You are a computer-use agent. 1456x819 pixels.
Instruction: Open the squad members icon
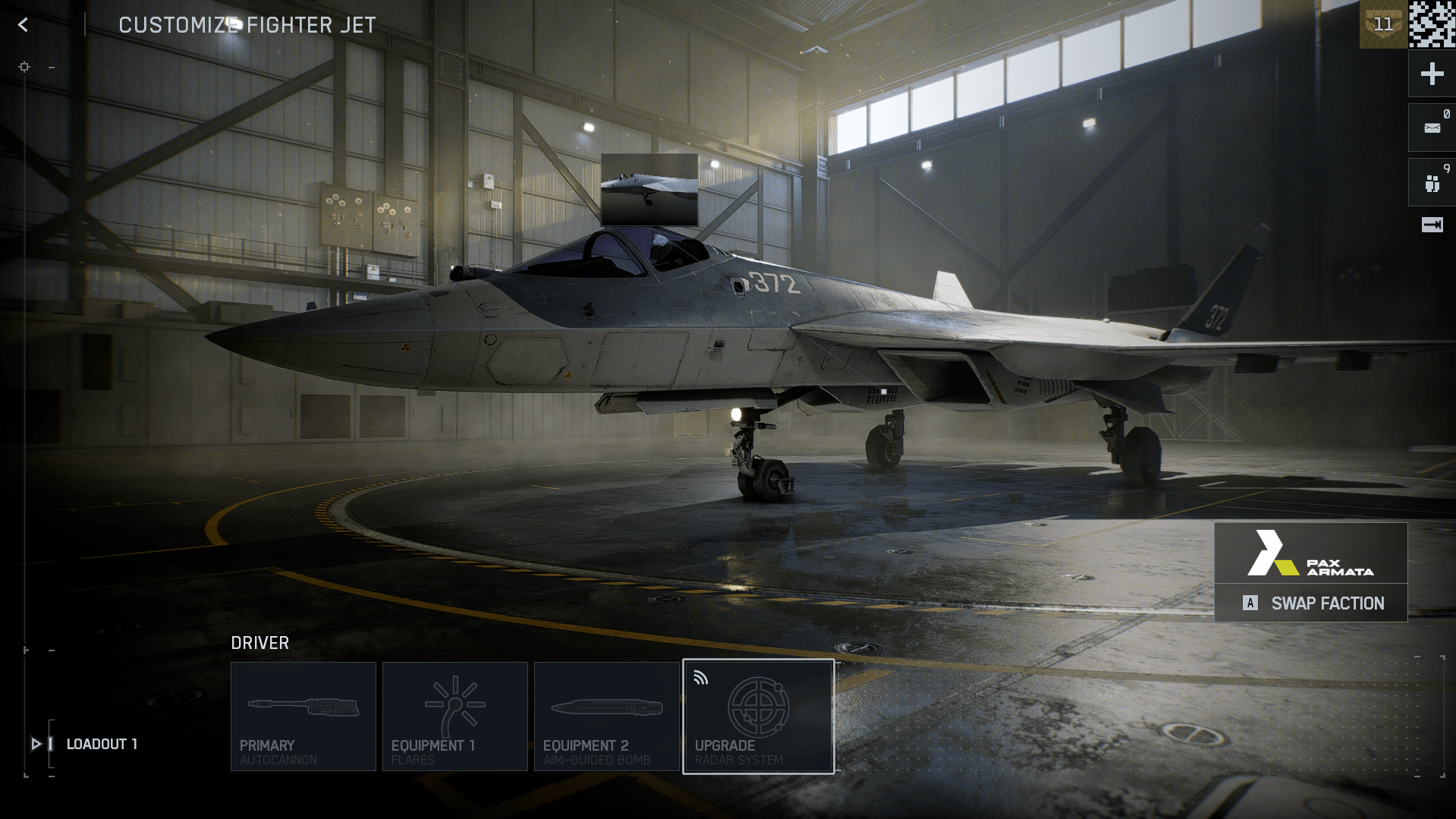pos(1431,183)
